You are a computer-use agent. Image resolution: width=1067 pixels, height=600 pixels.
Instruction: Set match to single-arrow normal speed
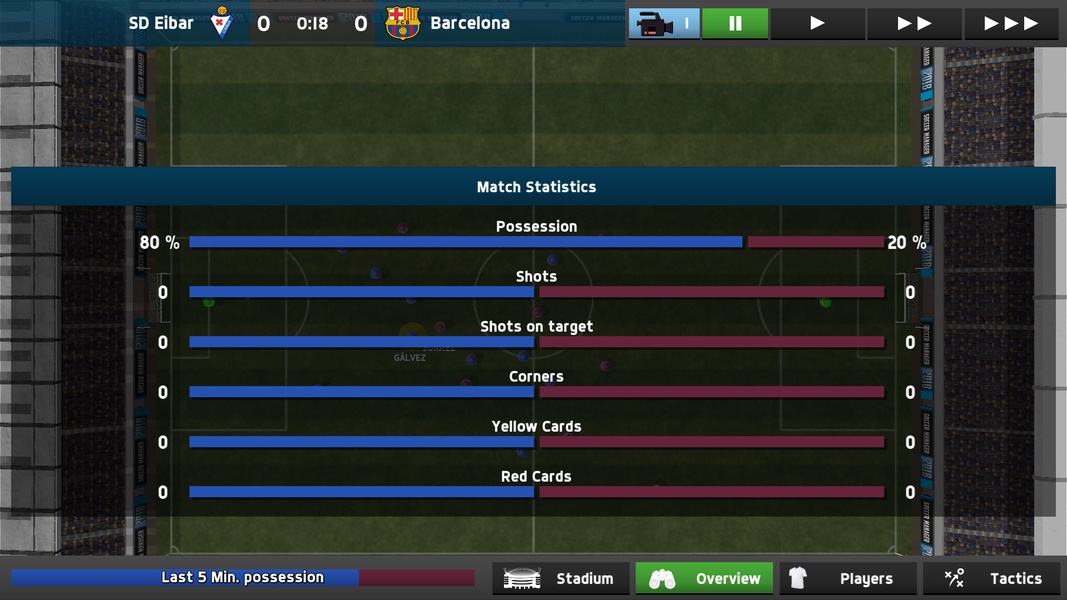(x=817, y=23)
